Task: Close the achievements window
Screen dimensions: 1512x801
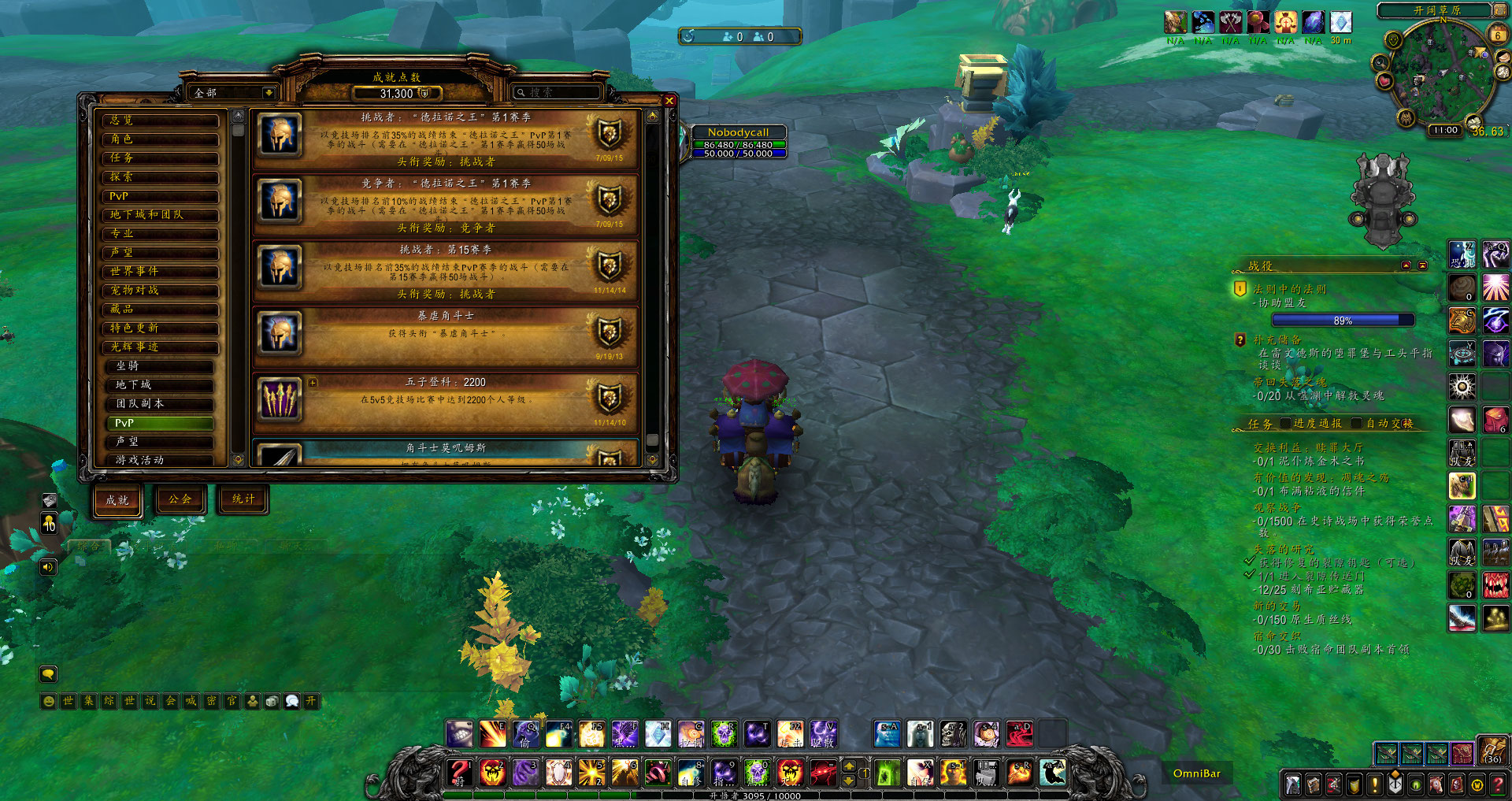Action: pos(669,101)
